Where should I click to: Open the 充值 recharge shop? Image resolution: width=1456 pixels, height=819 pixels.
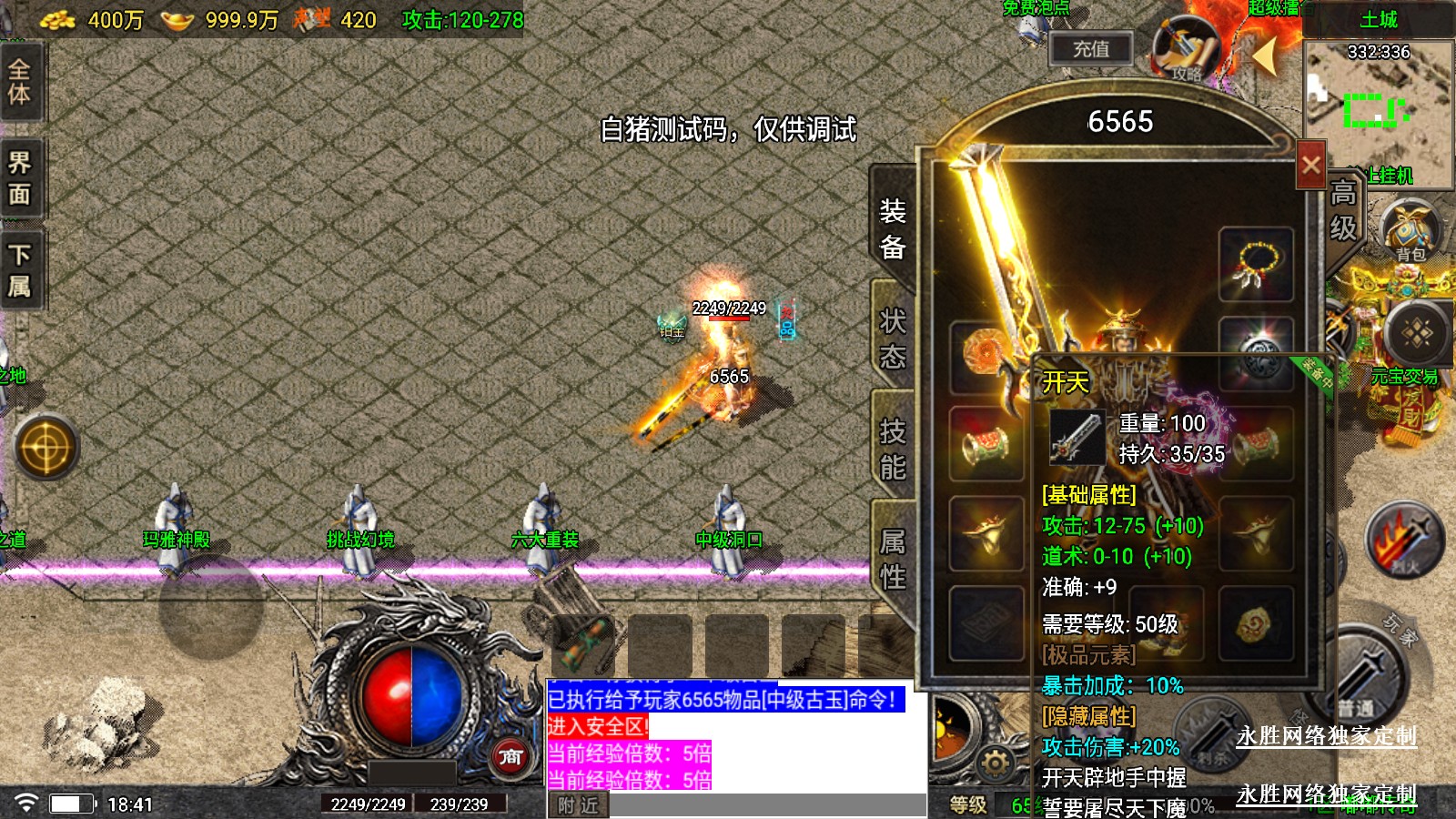click(1090, 49)
